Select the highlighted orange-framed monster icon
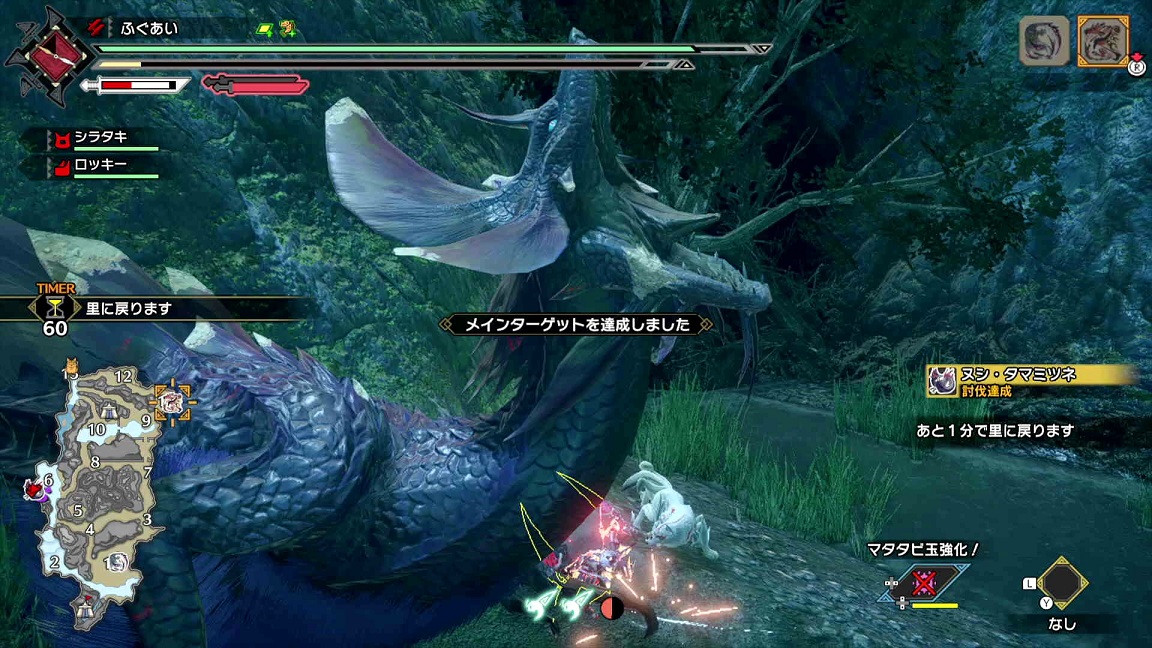The width and height of the screenshot is (1152, 648). (1104, 42)
